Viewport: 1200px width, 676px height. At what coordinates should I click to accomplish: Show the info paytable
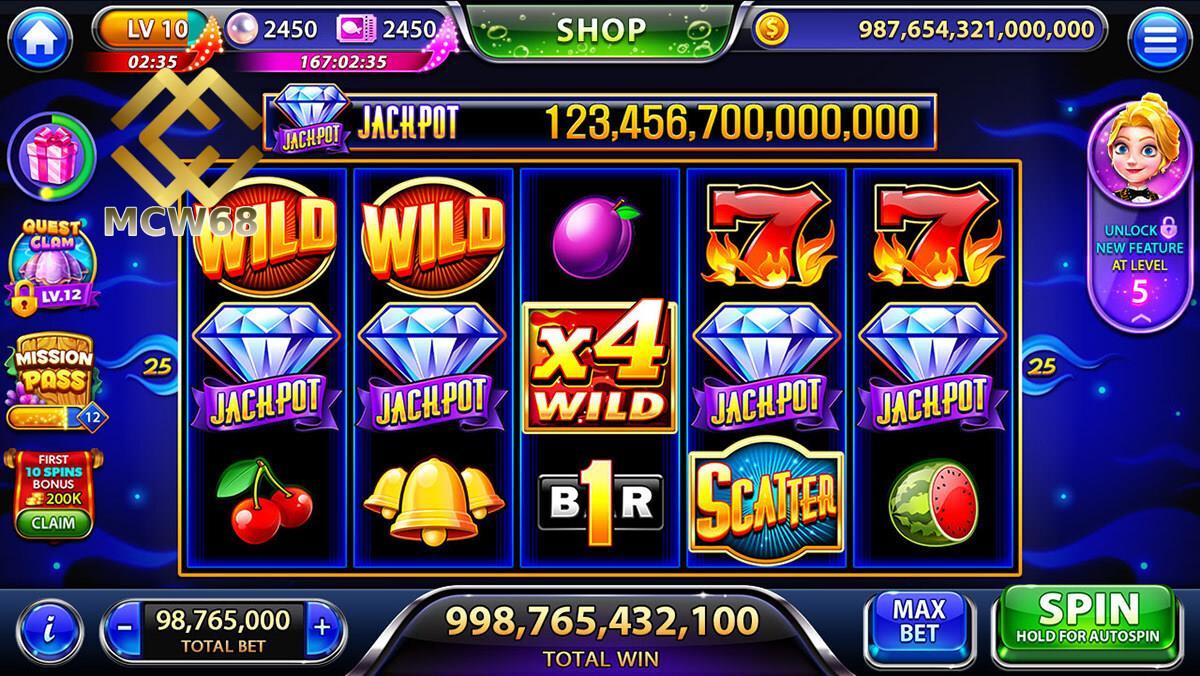pyautogui.click(x=50, y=627)
